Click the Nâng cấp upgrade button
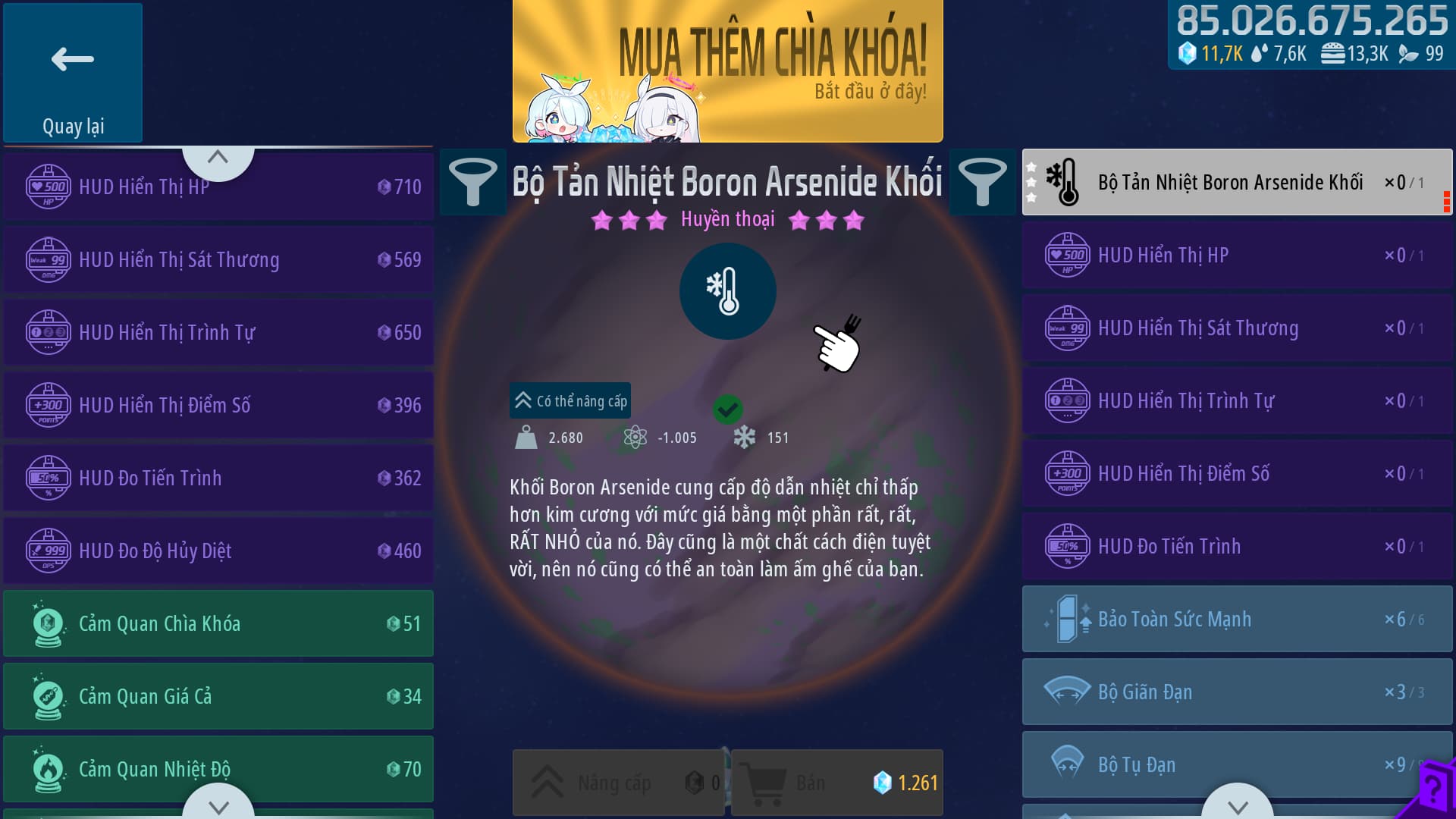 [618, 783]
